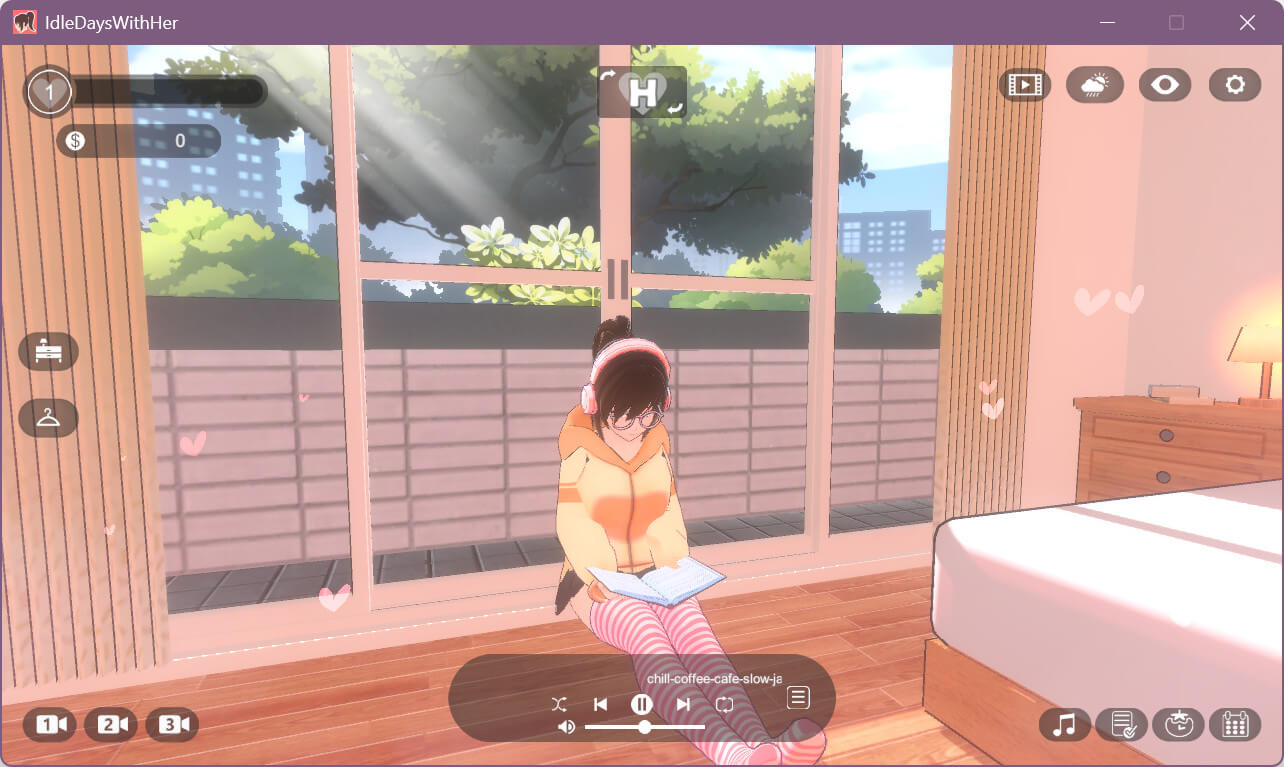Open the music playlist list
Viewport: 1284px width, 767px height.
tap(798, 697)
